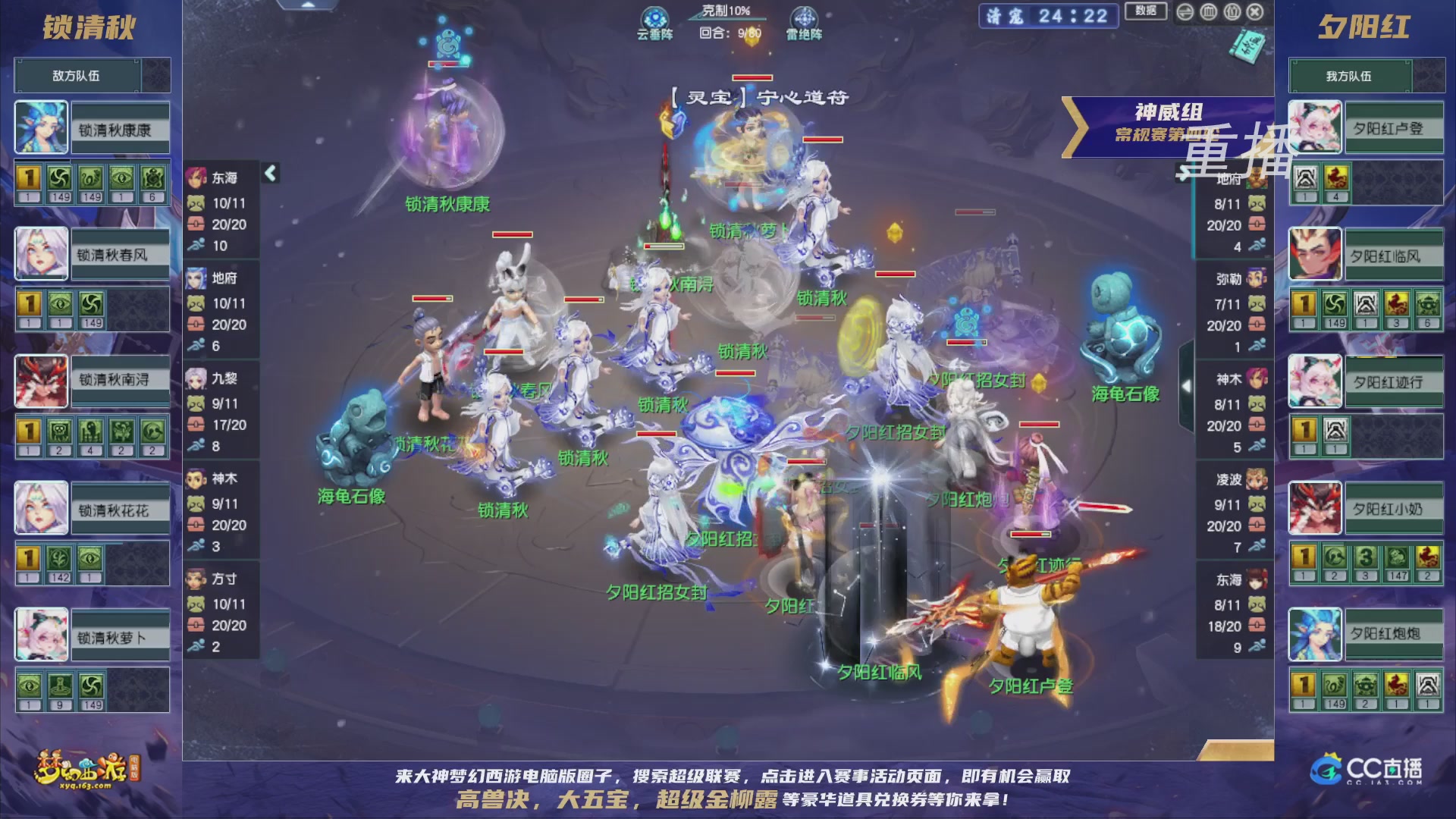Screen dimensions: 1456x819
Task: Click the 锁清秋康康 character portrait
Action: coord(40,127)
